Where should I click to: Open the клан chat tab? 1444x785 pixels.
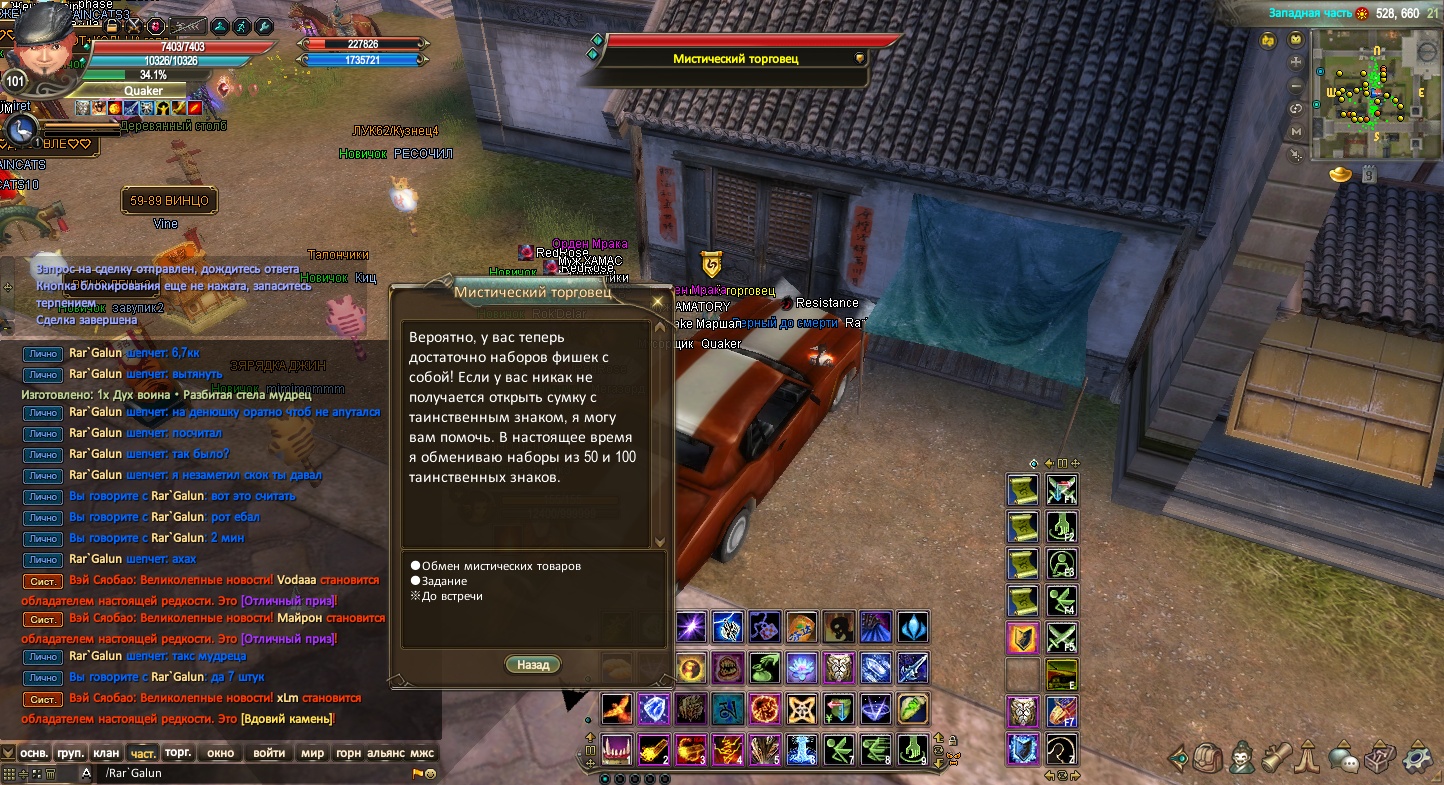coord(106,752)
